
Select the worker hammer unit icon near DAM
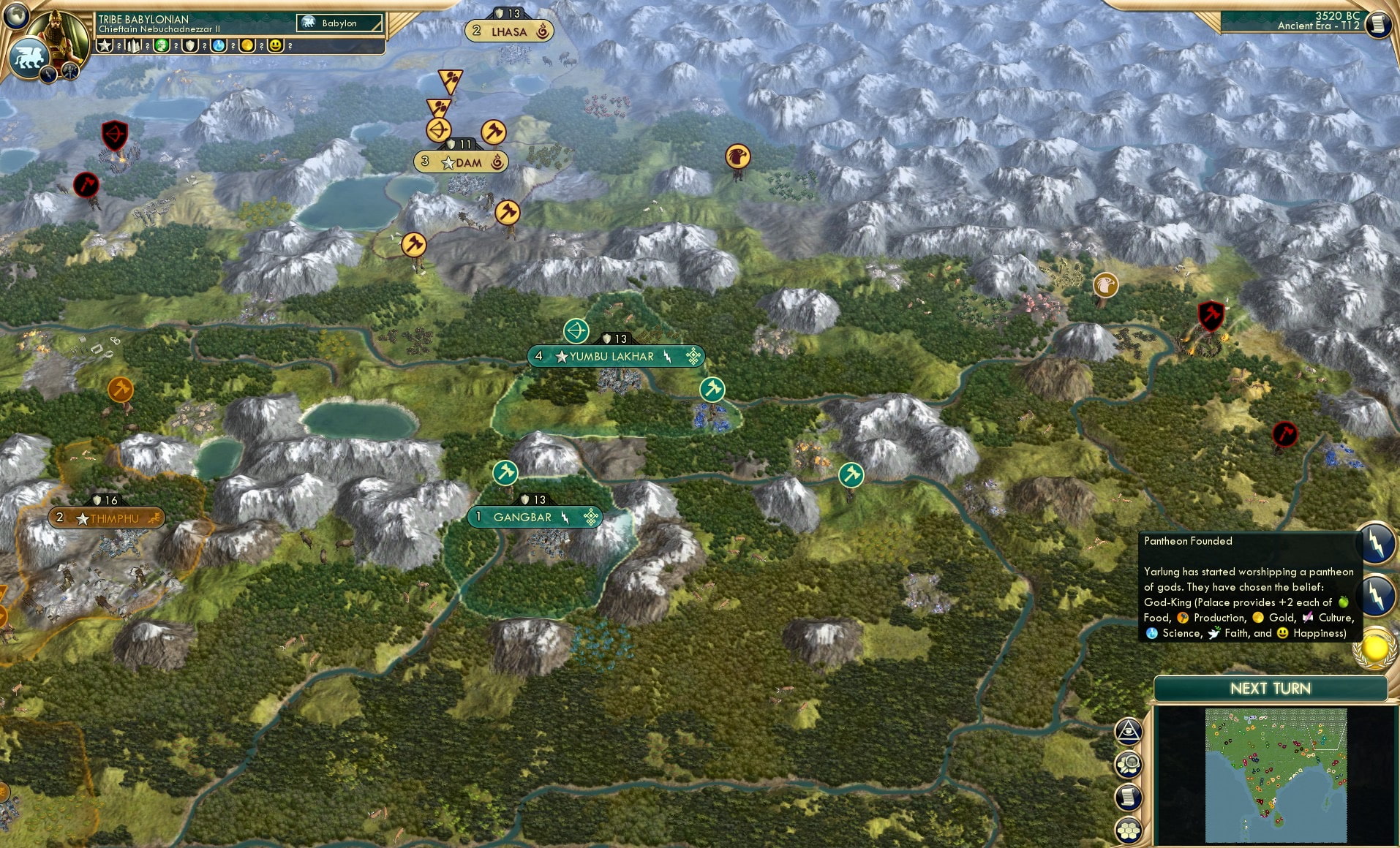coord(493,132)
